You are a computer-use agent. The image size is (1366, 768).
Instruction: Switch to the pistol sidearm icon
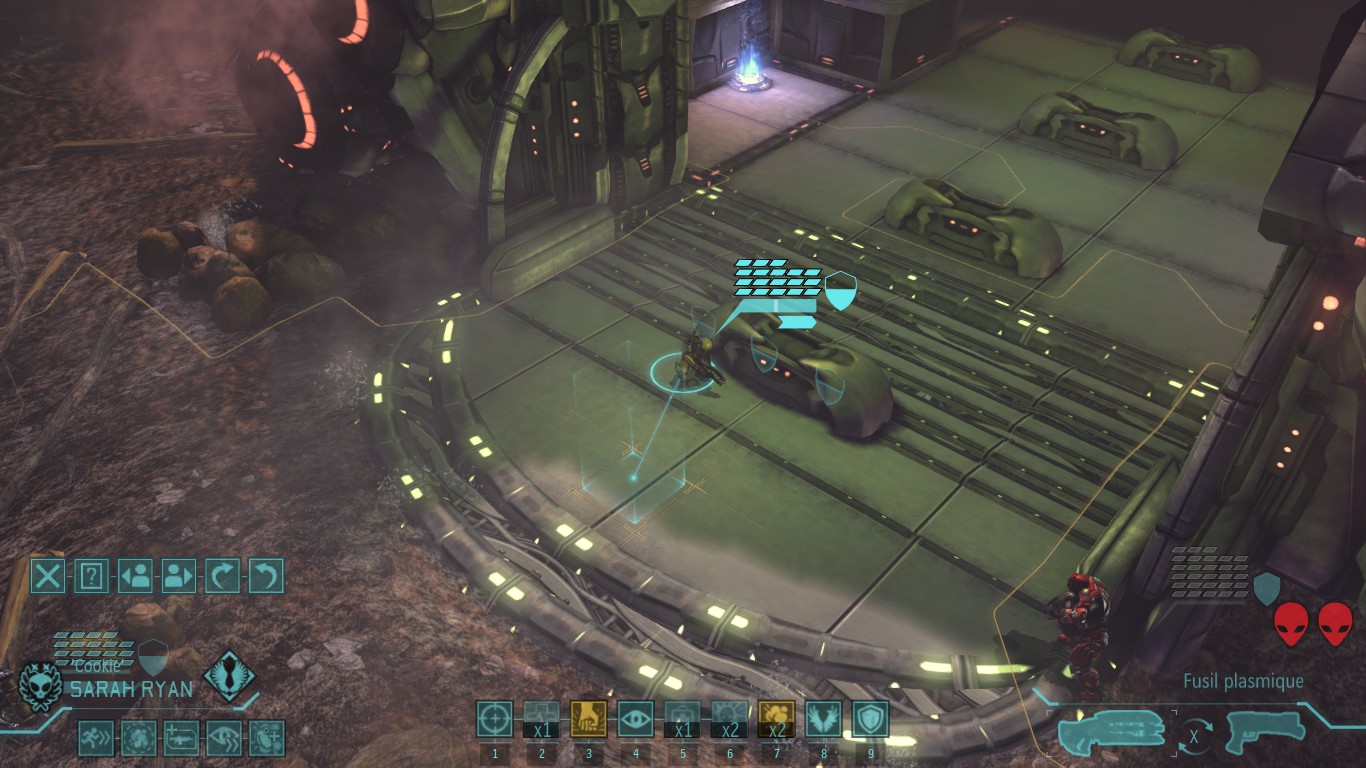(x=1266, y=731)
